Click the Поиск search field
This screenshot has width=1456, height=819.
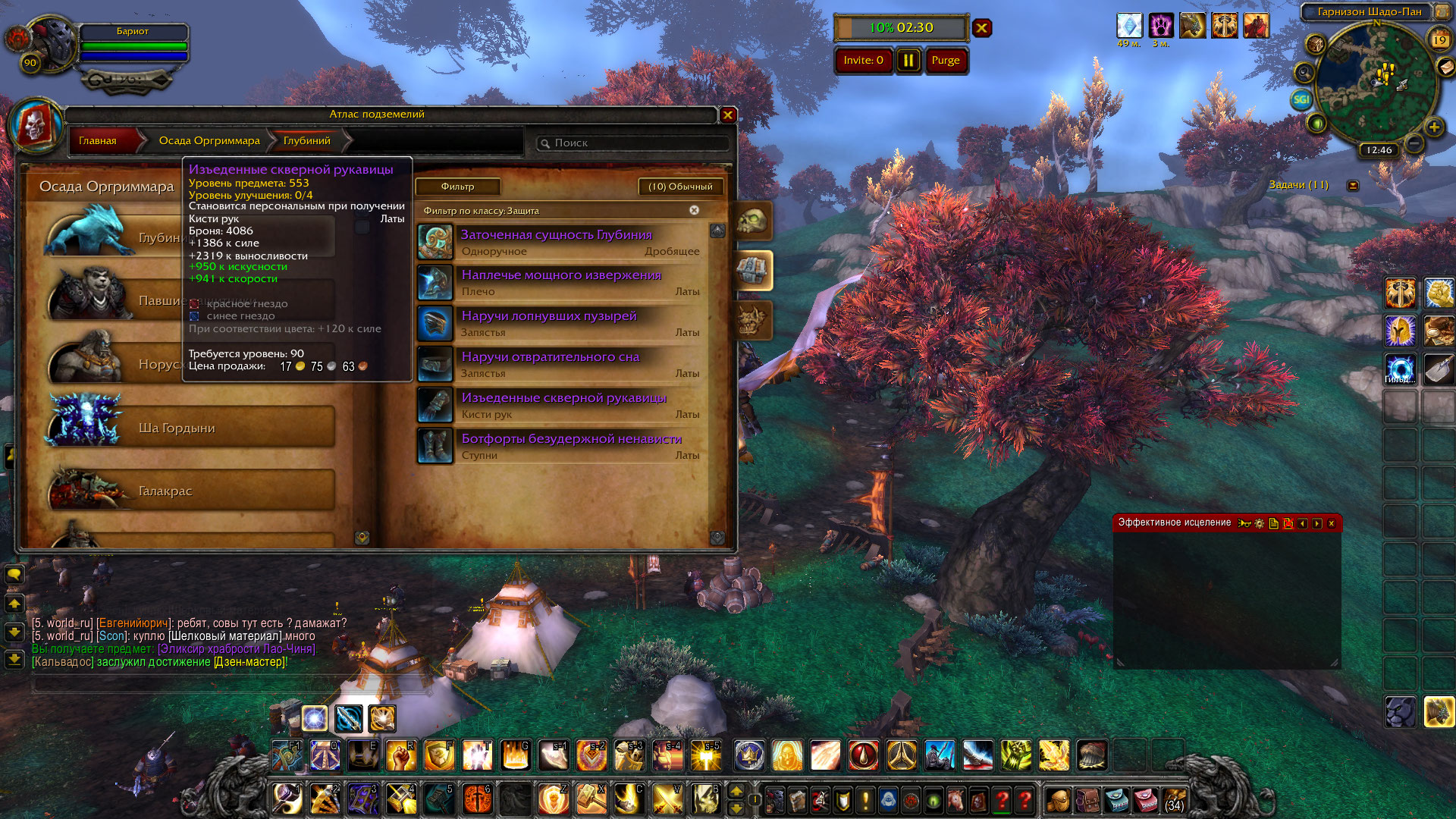click(x=637, y=143)
